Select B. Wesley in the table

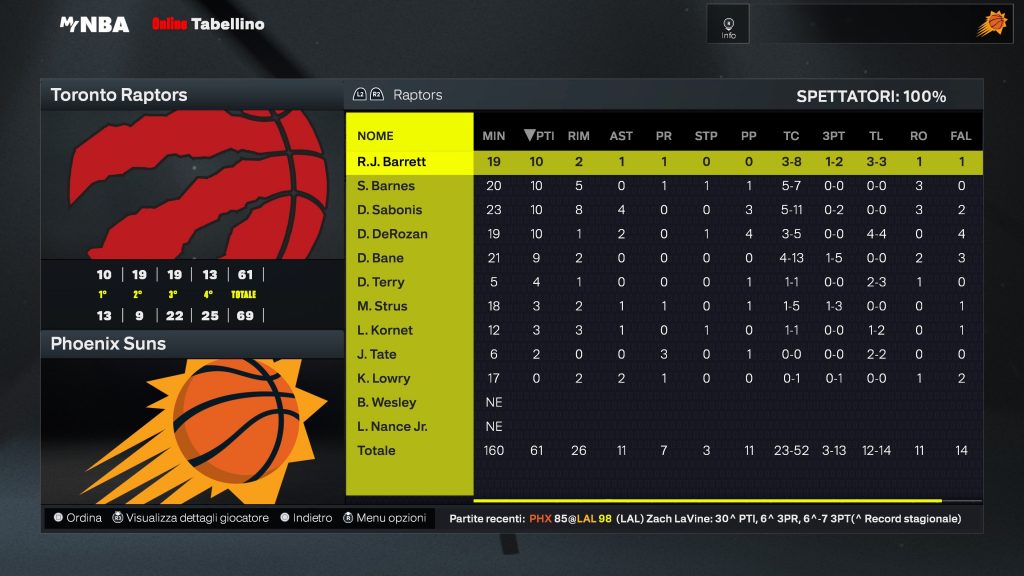pyautogui.click(x=387, y=402)
